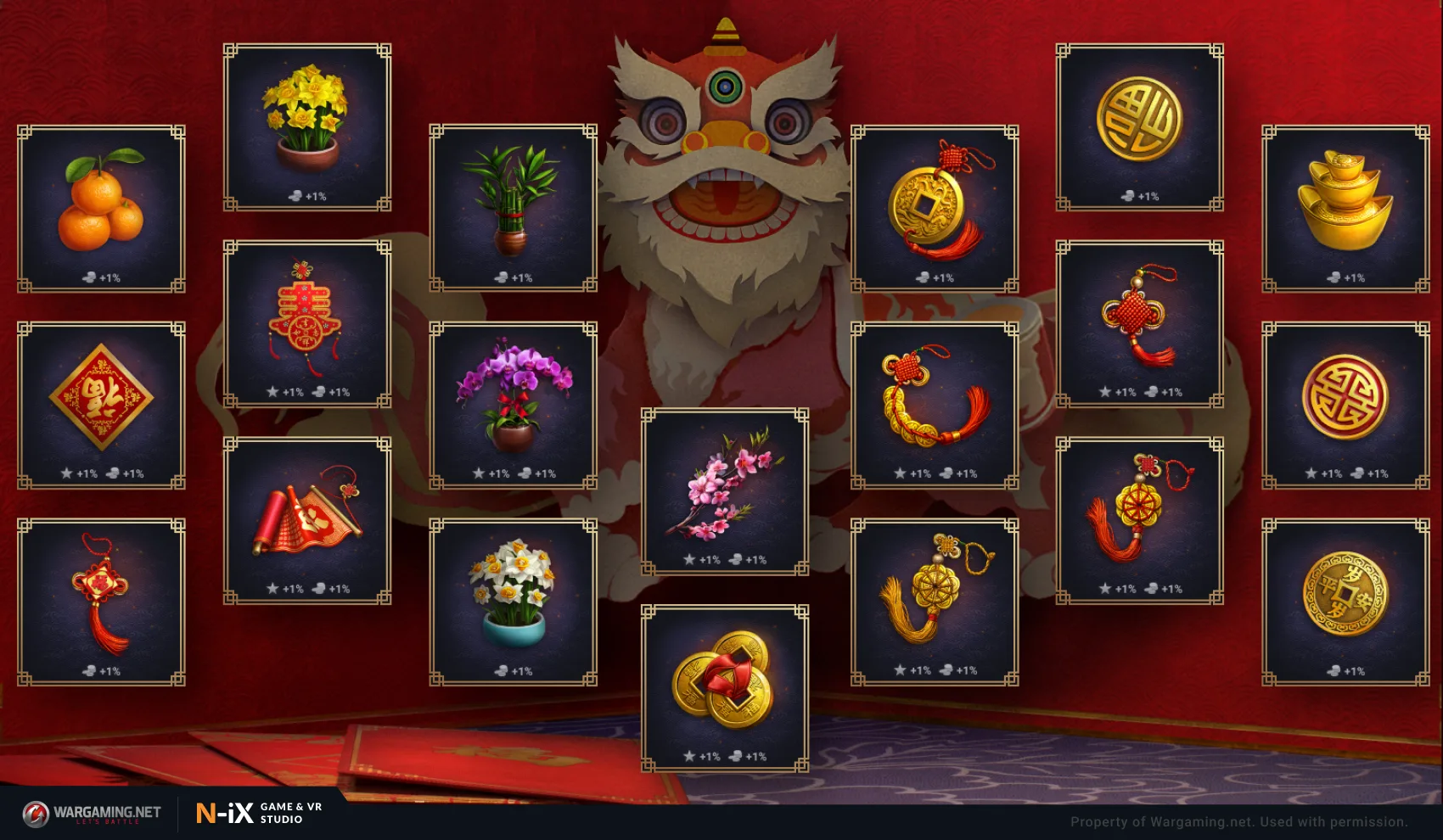Choose the white narcissus in blue bowl tile
This screenshot has height=840, width=1443.
coord(513,602)
